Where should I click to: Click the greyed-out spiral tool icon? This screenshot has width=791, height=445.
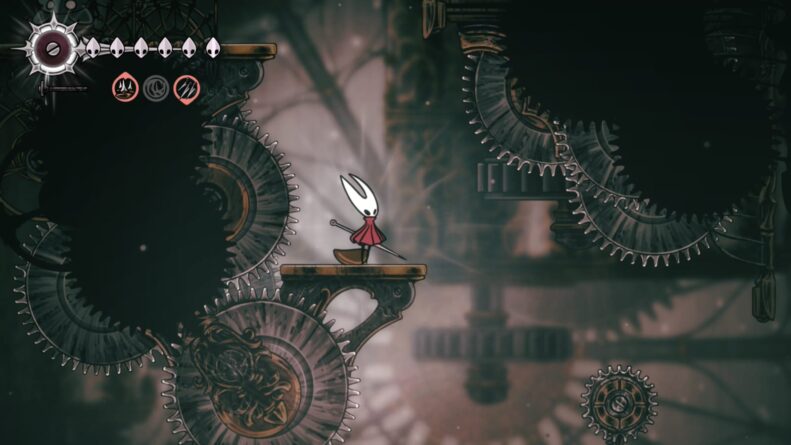click(156, 89)
